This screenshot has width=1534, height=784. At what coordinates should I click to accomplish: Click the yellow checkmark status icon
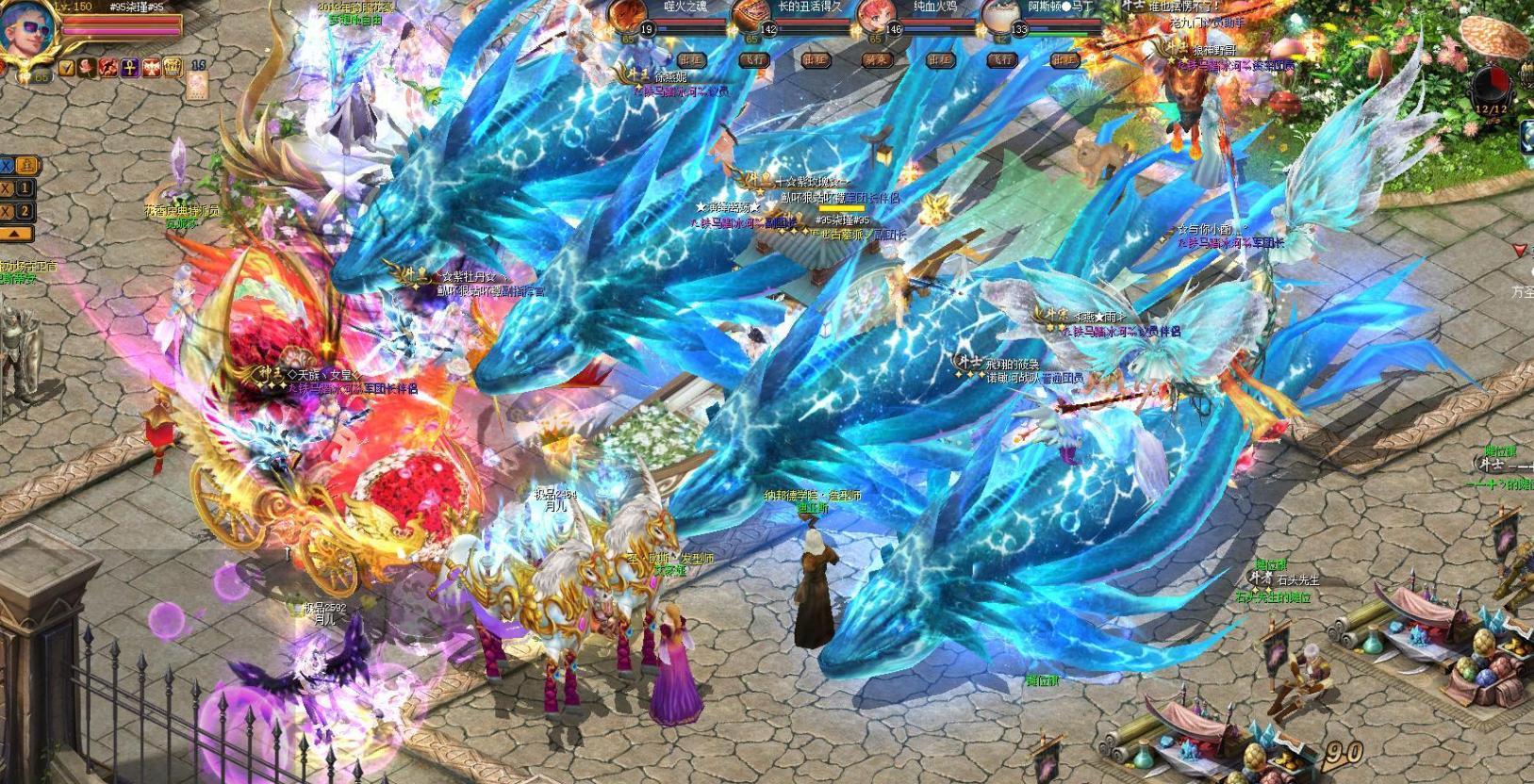point(66,67)
